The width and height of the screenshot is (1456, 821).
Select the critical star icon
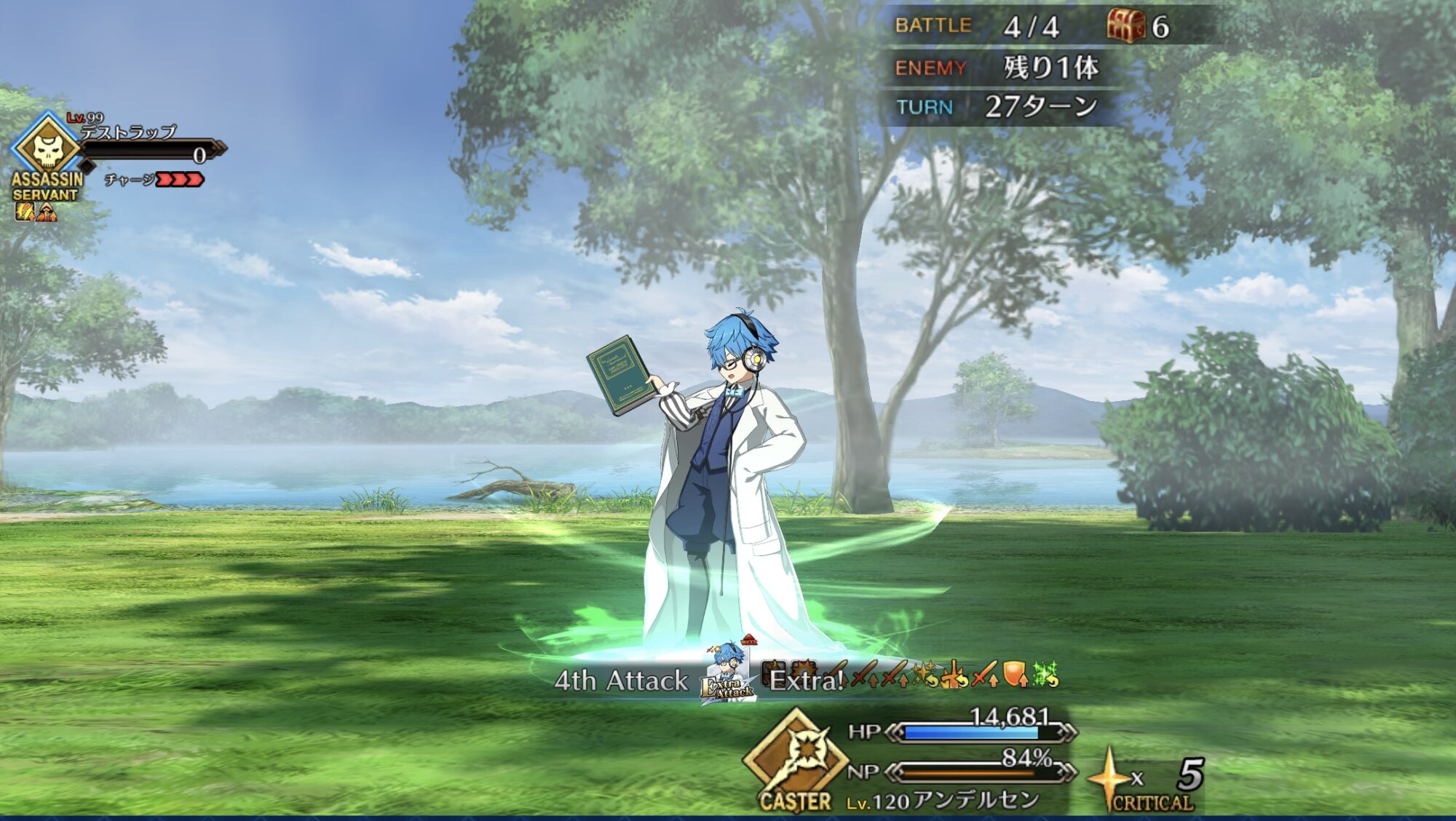tap(1109, 780)
